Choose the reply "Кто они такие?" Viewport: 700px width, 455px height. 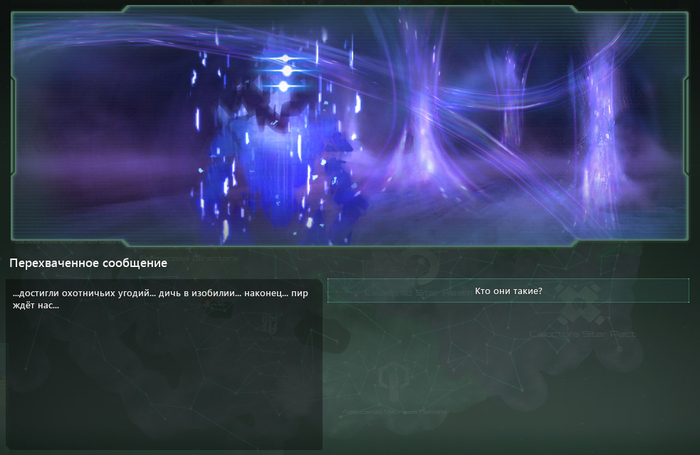(508, 291)
